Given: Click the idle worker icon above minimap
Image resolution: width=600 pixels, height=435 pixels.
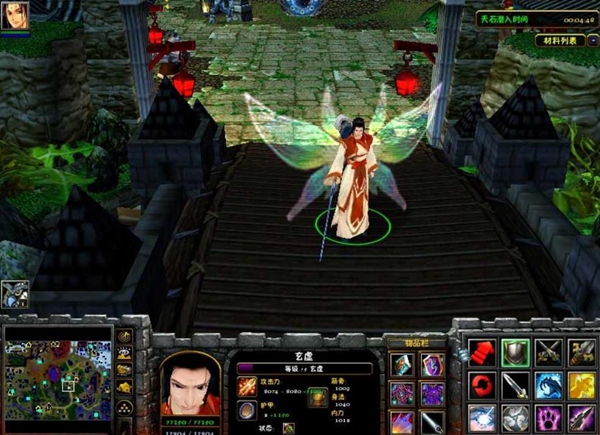Looking at the screenshot, I should 15,294.
